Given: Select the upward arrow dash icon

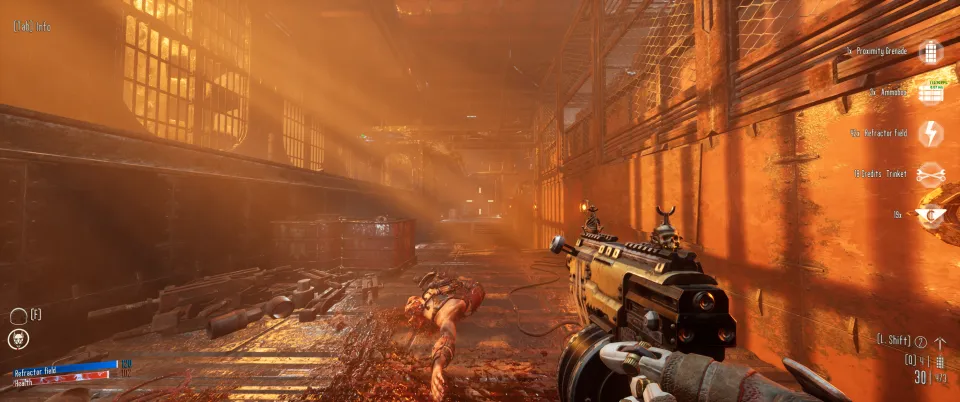Looking at the screenshot, I should [939, 342].
